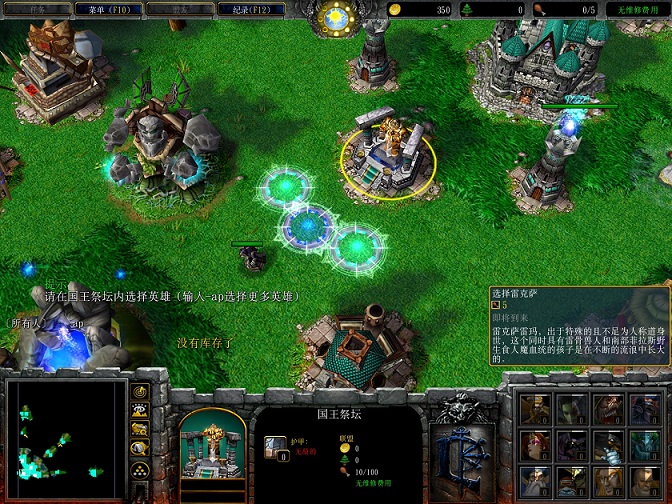The image size is (672, 504).
Task: Select the red-haired woman hero icon
Action: tap(535, 446)
